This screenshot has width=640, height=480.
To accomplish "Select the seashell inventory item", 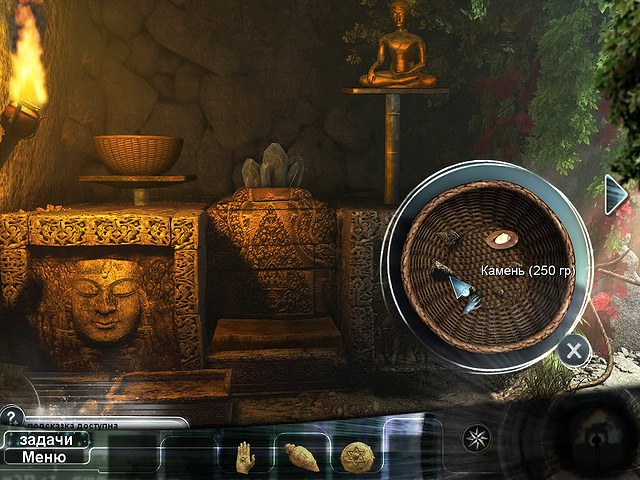I will tap(301, 457).
